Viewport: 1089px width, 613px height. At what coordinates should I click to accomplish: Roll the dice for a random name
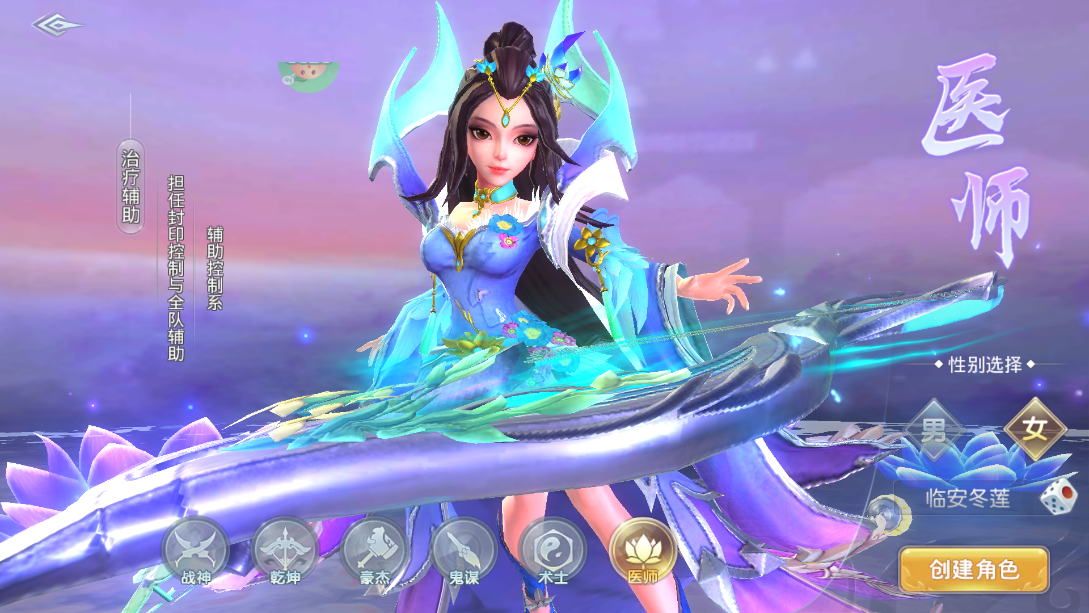tap(1055, 498)
